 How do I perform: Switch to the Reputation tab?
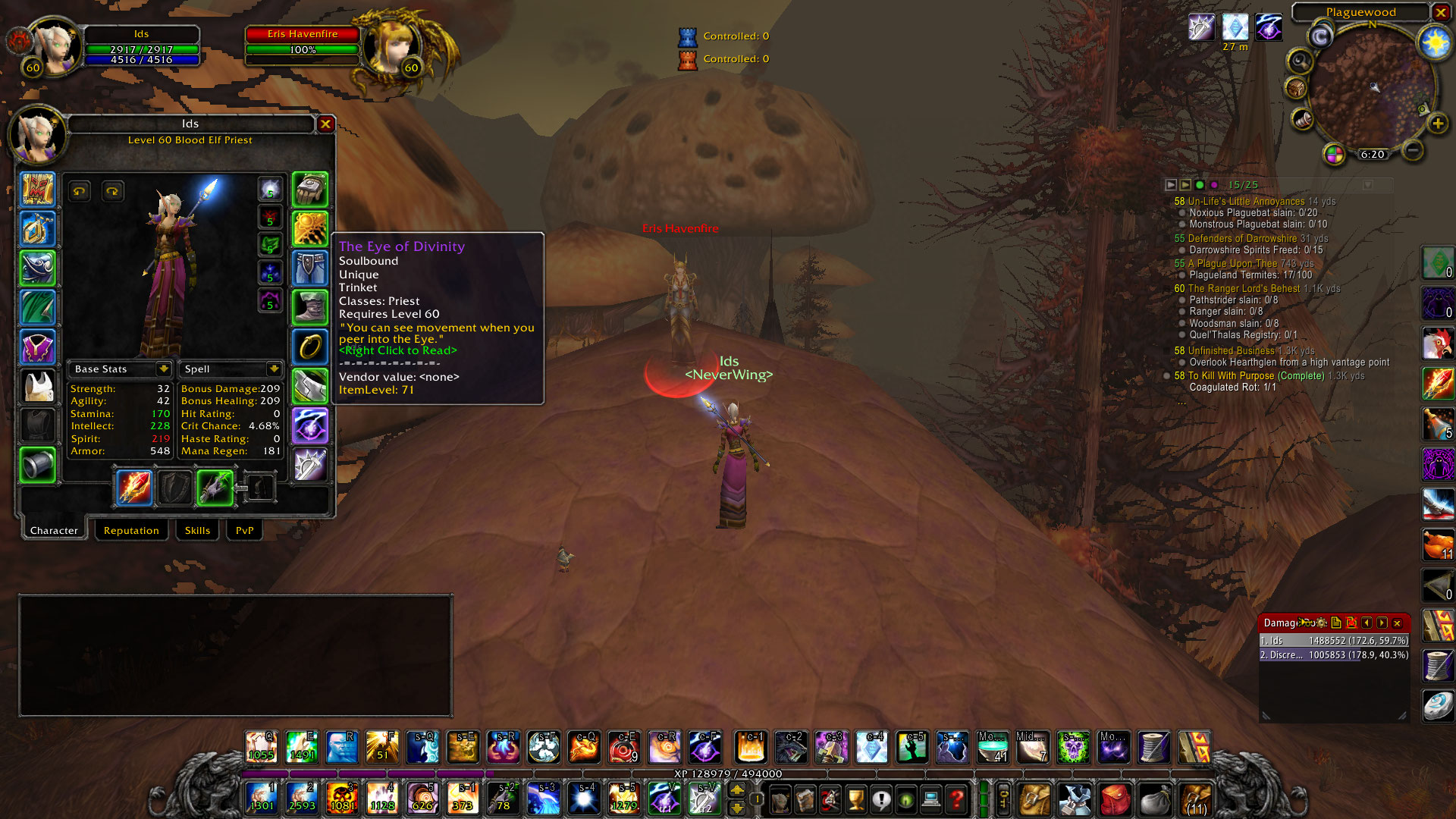[x=131, y=530]
